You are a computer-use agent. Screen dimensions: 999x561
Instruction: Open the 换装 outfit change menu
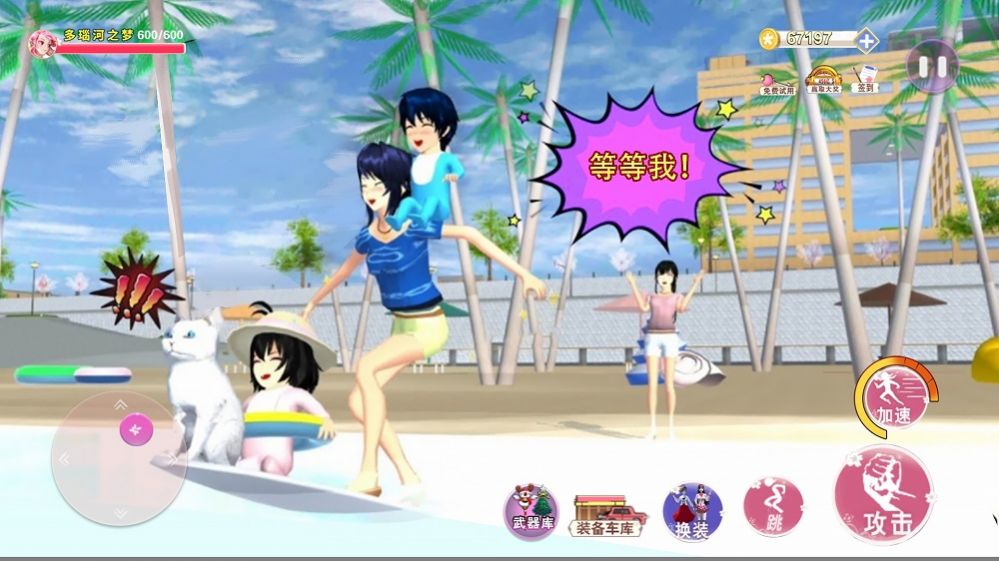tap(692, 511)
